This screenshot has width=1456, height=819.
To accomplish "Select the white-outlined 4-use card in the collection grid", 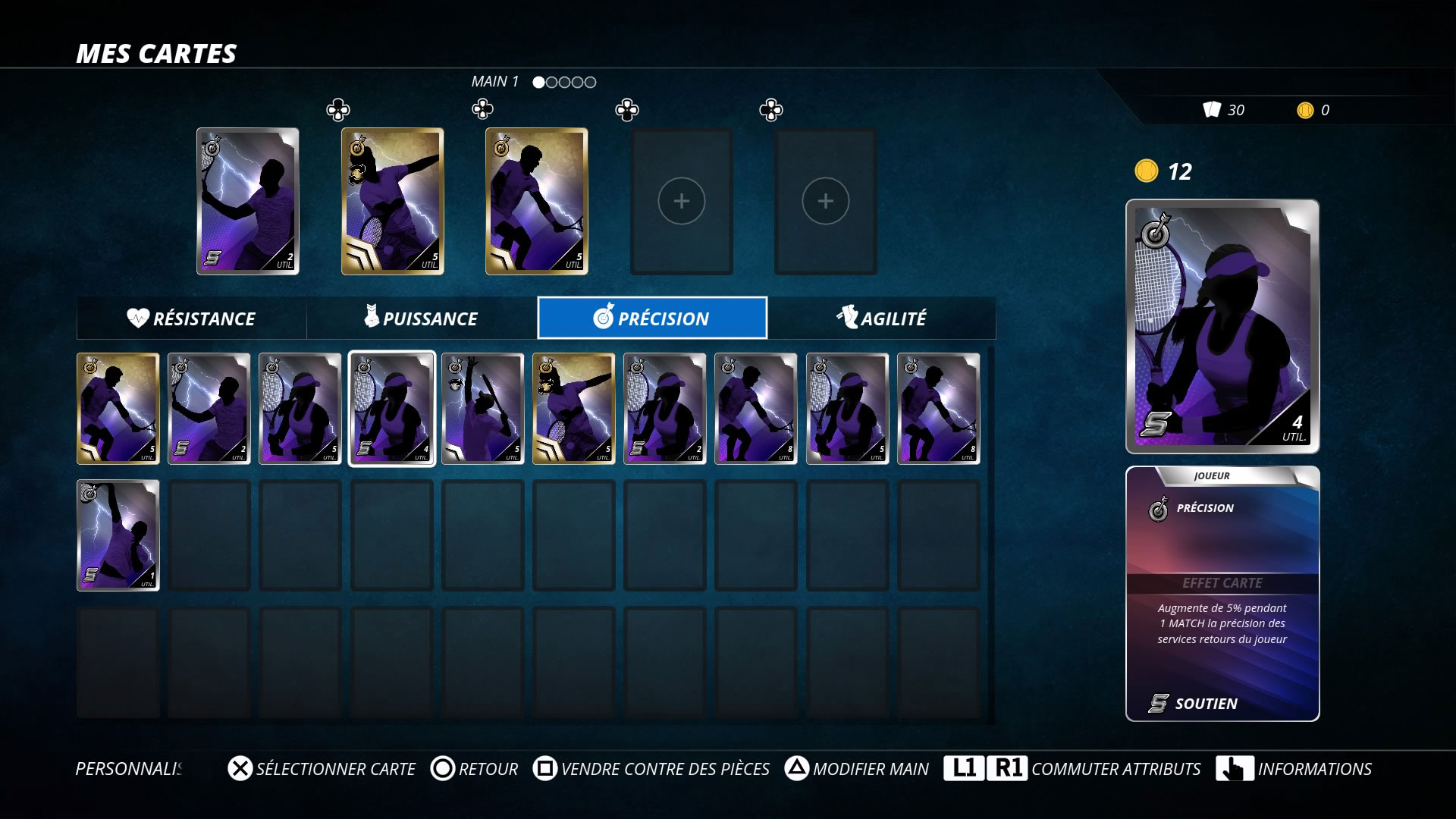I will point(391,409).
